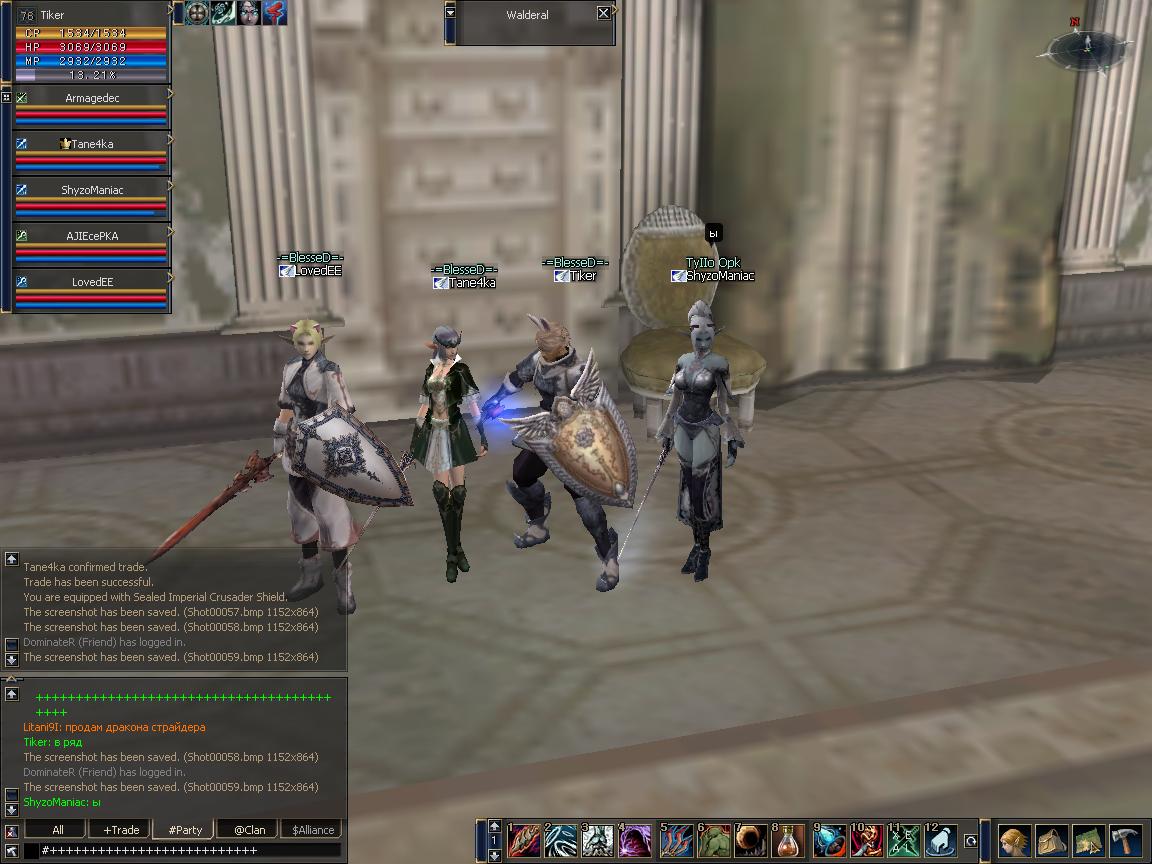Select party member Armagedec
The width and height of the screenshot is (1152, 864).
click(91, 98)
